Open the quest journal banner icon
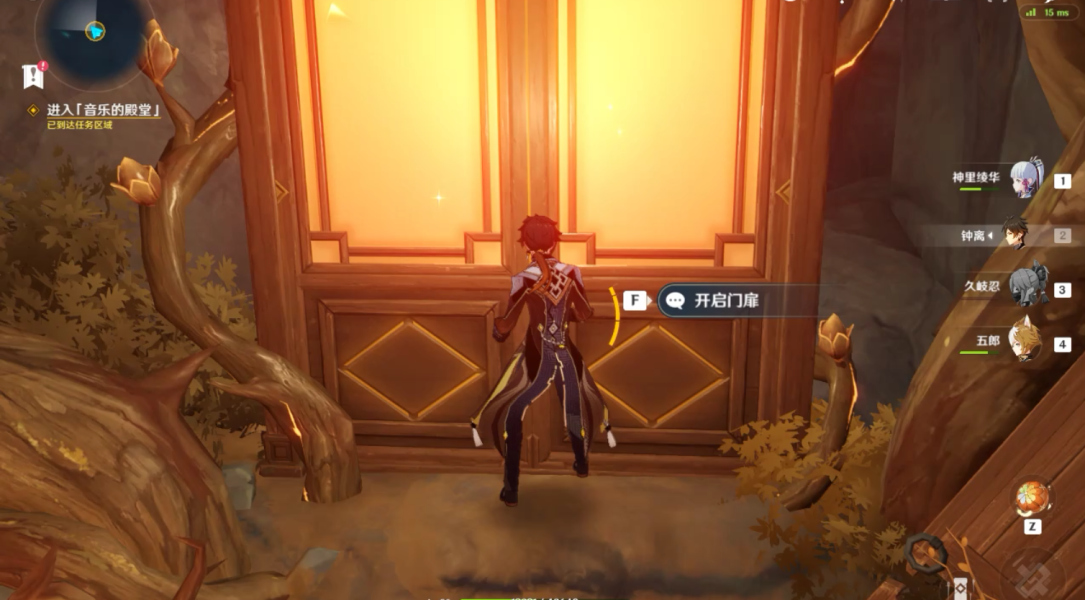Screen dimensions: 1085x600 (x=34, y=75)
